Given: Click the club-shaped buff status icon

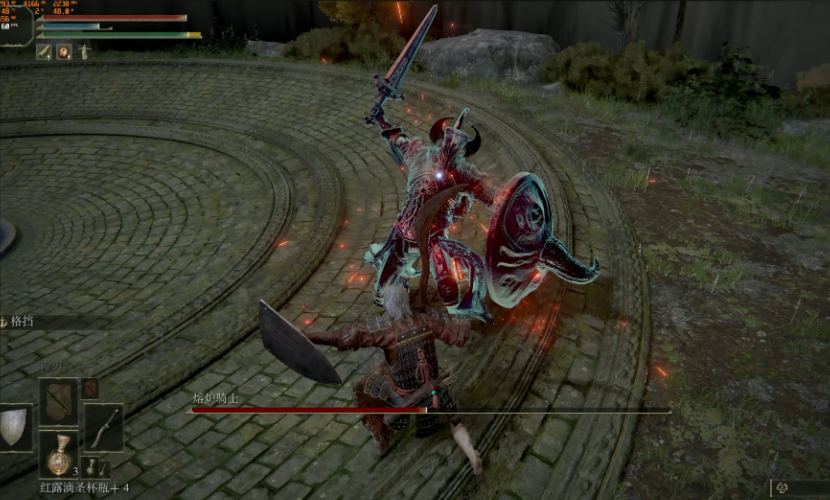Looking at the screenshot, I should [45, 52].
